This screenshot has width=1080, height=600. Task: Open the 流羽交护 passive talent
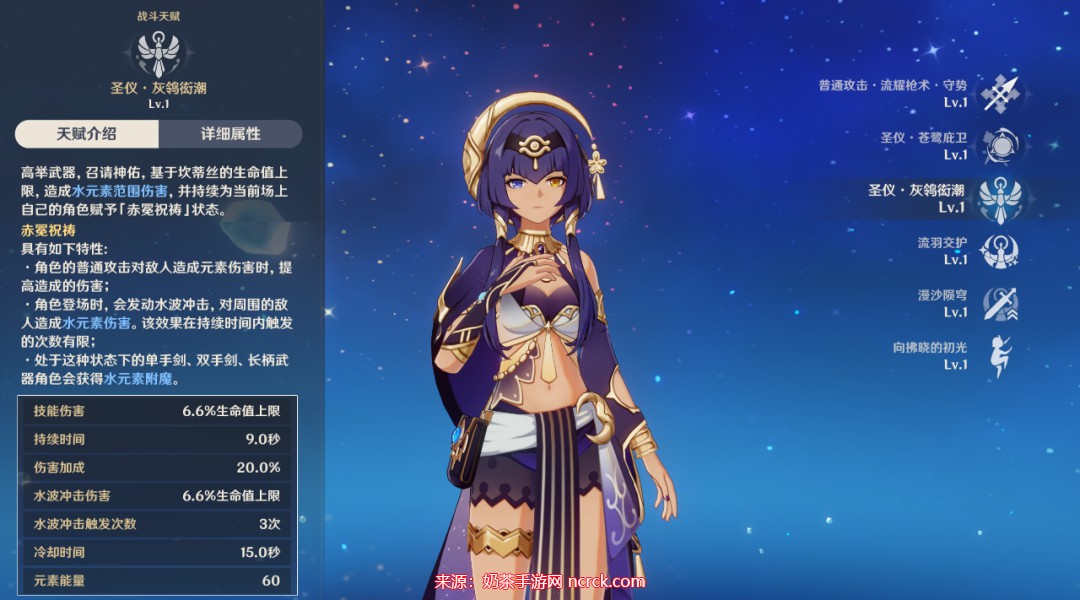[997, 251]
